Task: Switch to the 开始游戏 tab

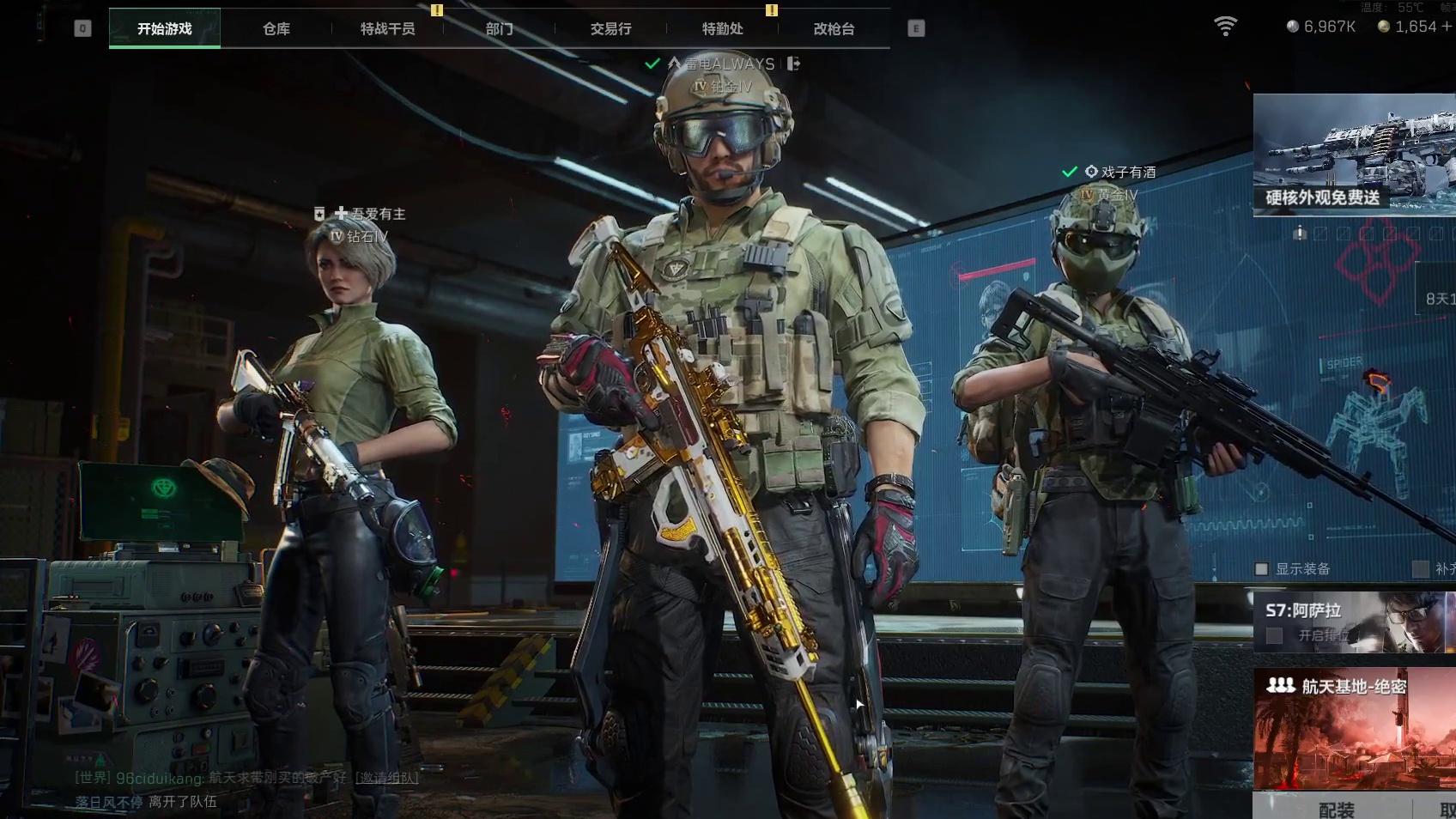Action: pyautogui.click(x=165, y=28)
